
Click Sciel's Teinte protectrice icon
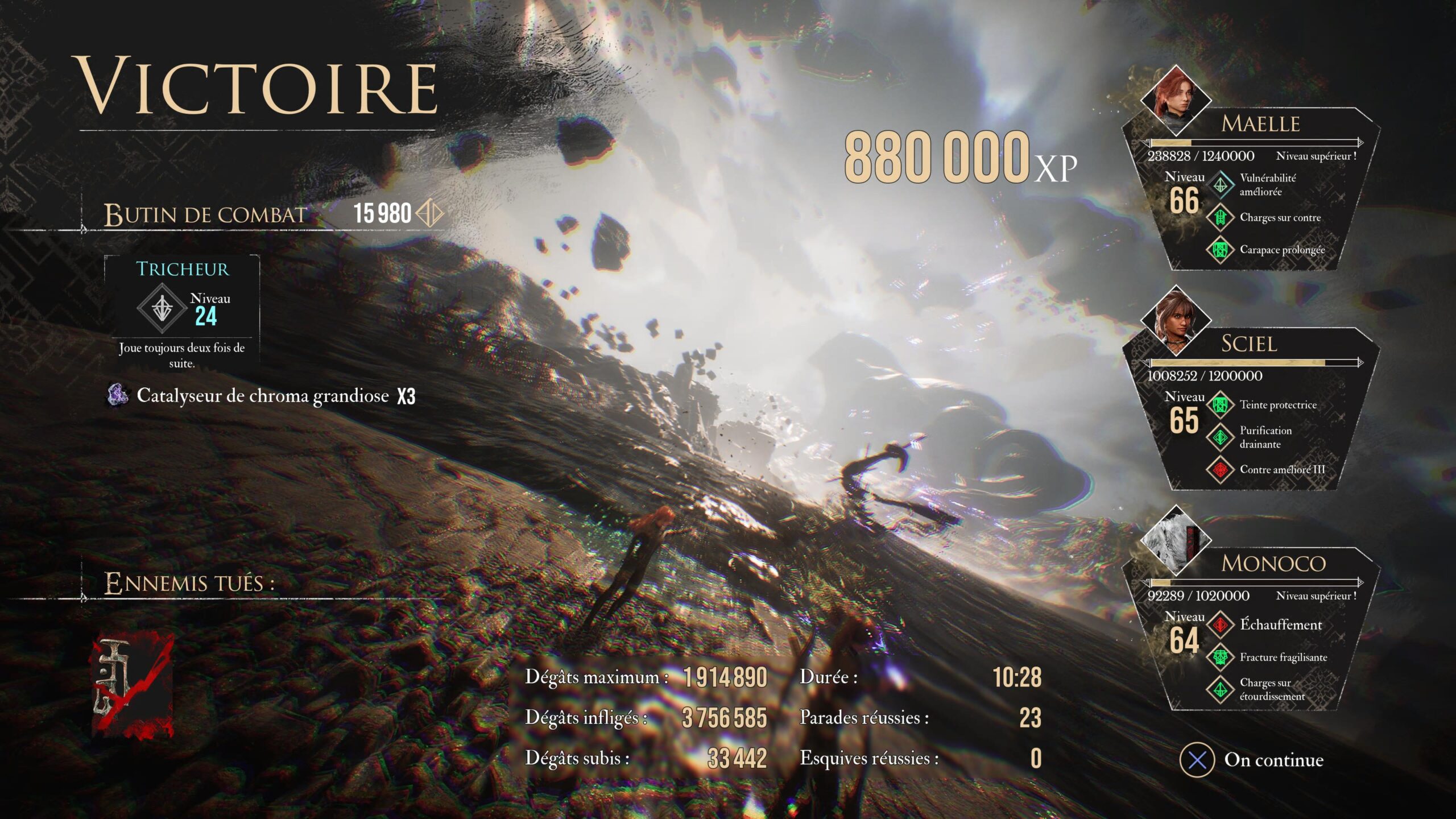(x=1220, y=405)
